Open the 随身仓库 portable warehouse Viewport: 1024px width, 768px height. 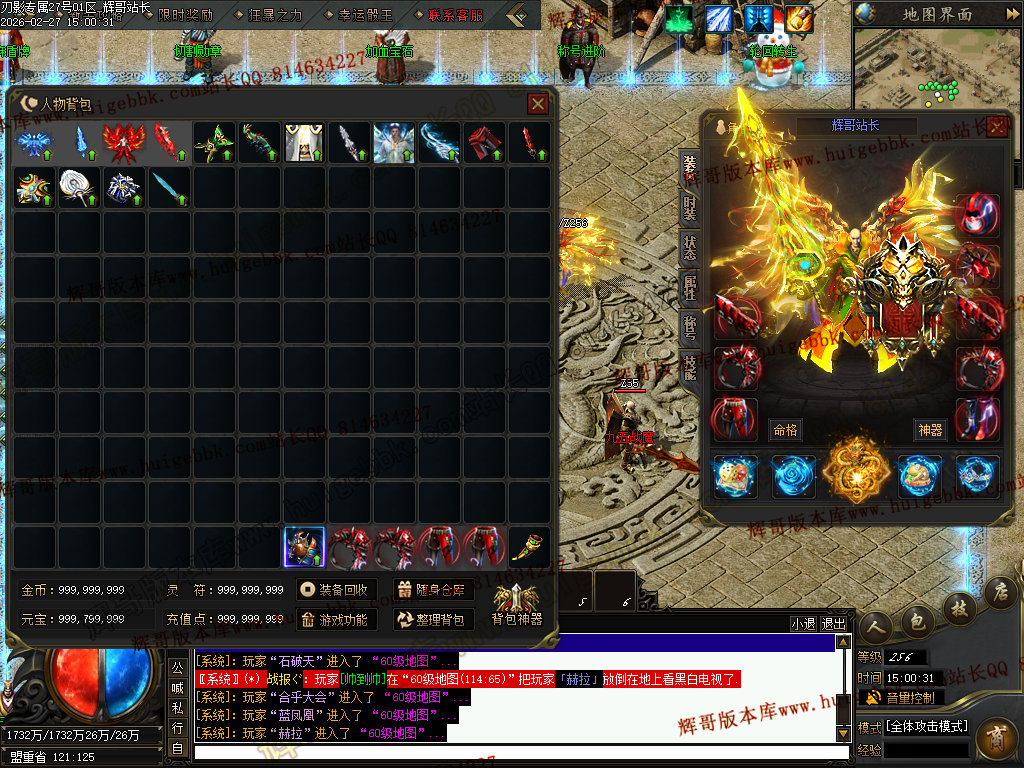click(433, 590)
